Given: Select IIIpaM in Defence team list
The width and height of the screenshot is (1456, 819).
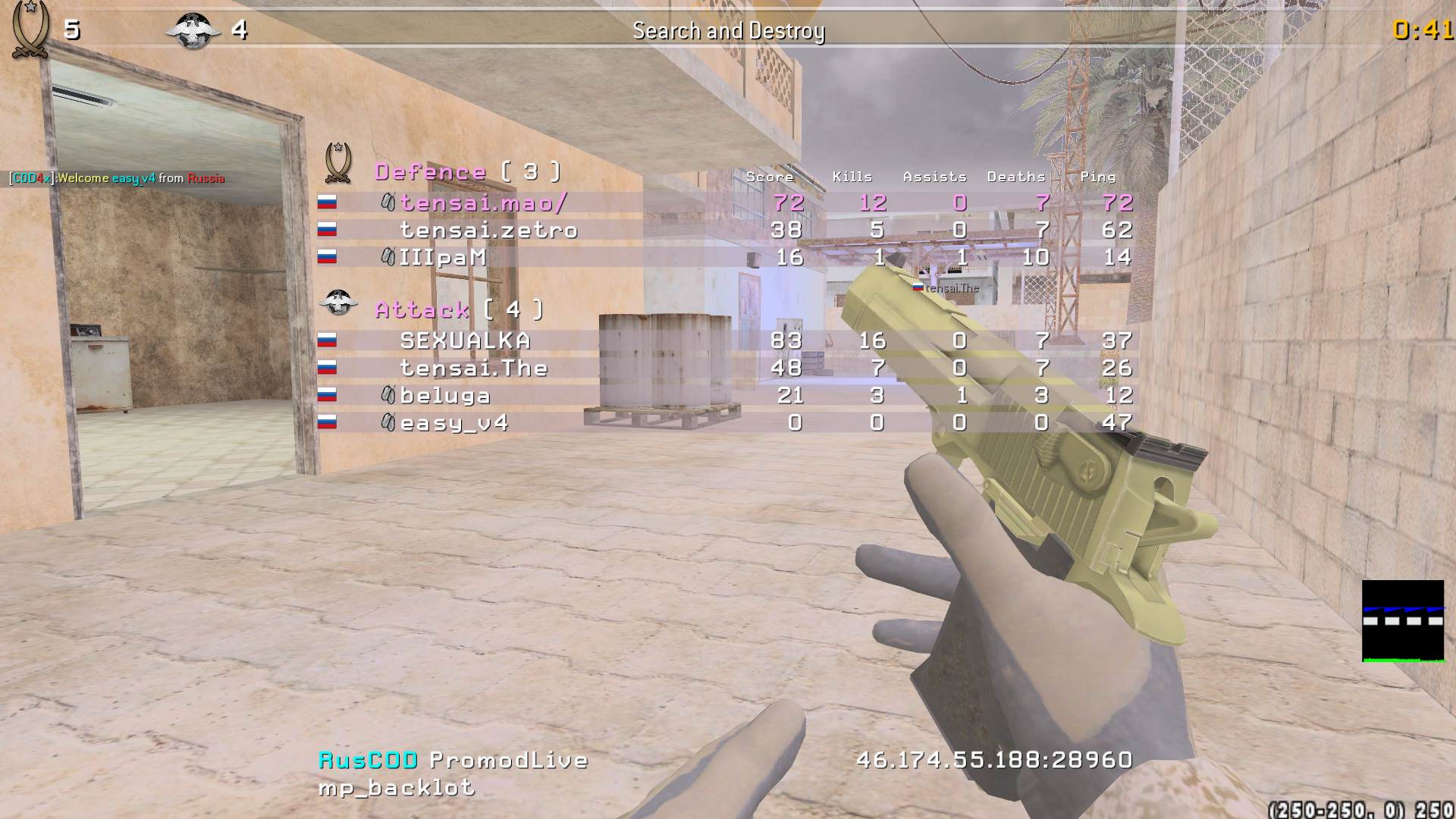Looking at the screenshot, I should pyautogui.click(x=443, y=257).
